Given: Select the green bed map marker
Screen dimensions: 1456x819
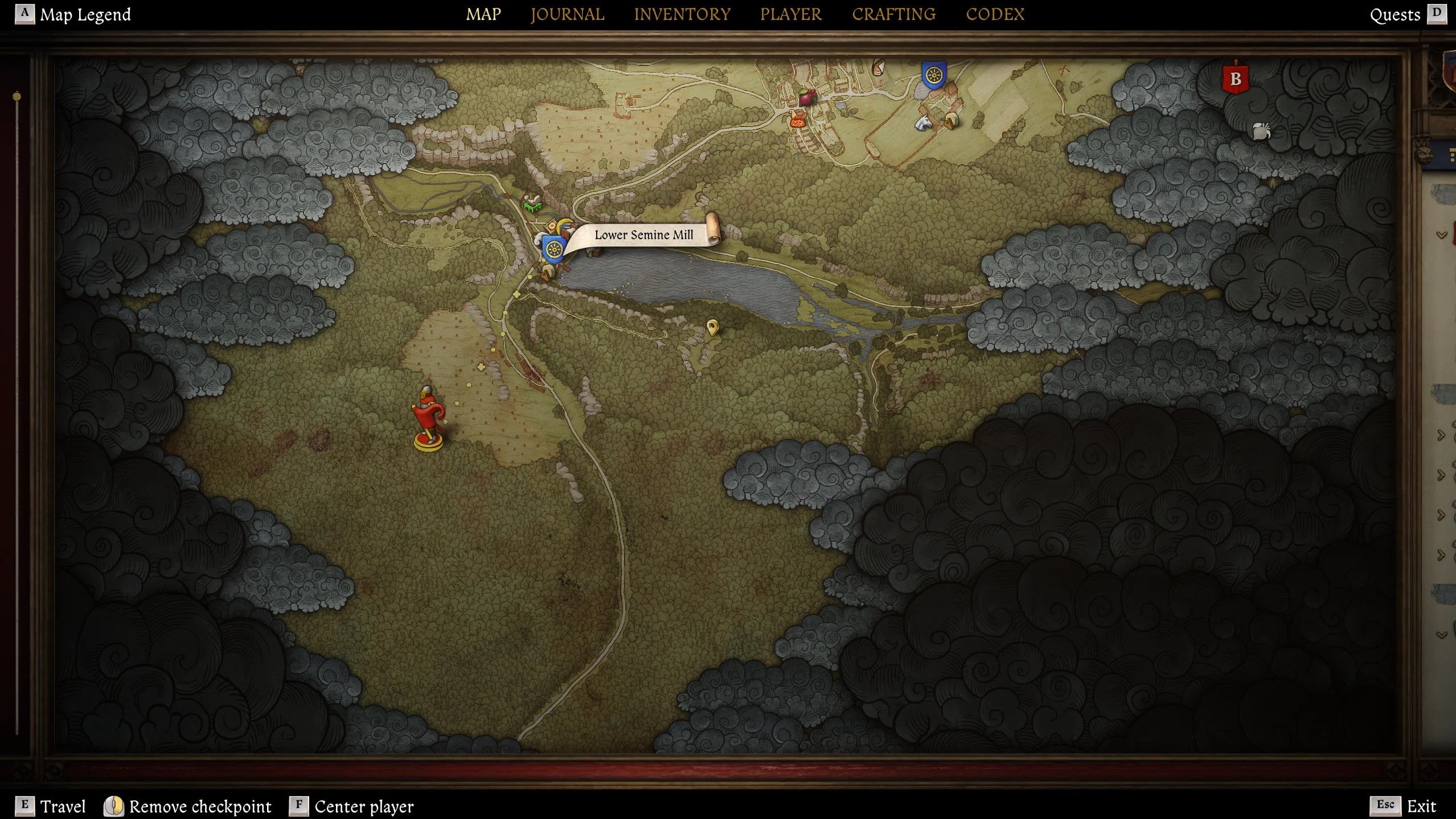Looking at the screenshot, I should (x=532, y=203).
